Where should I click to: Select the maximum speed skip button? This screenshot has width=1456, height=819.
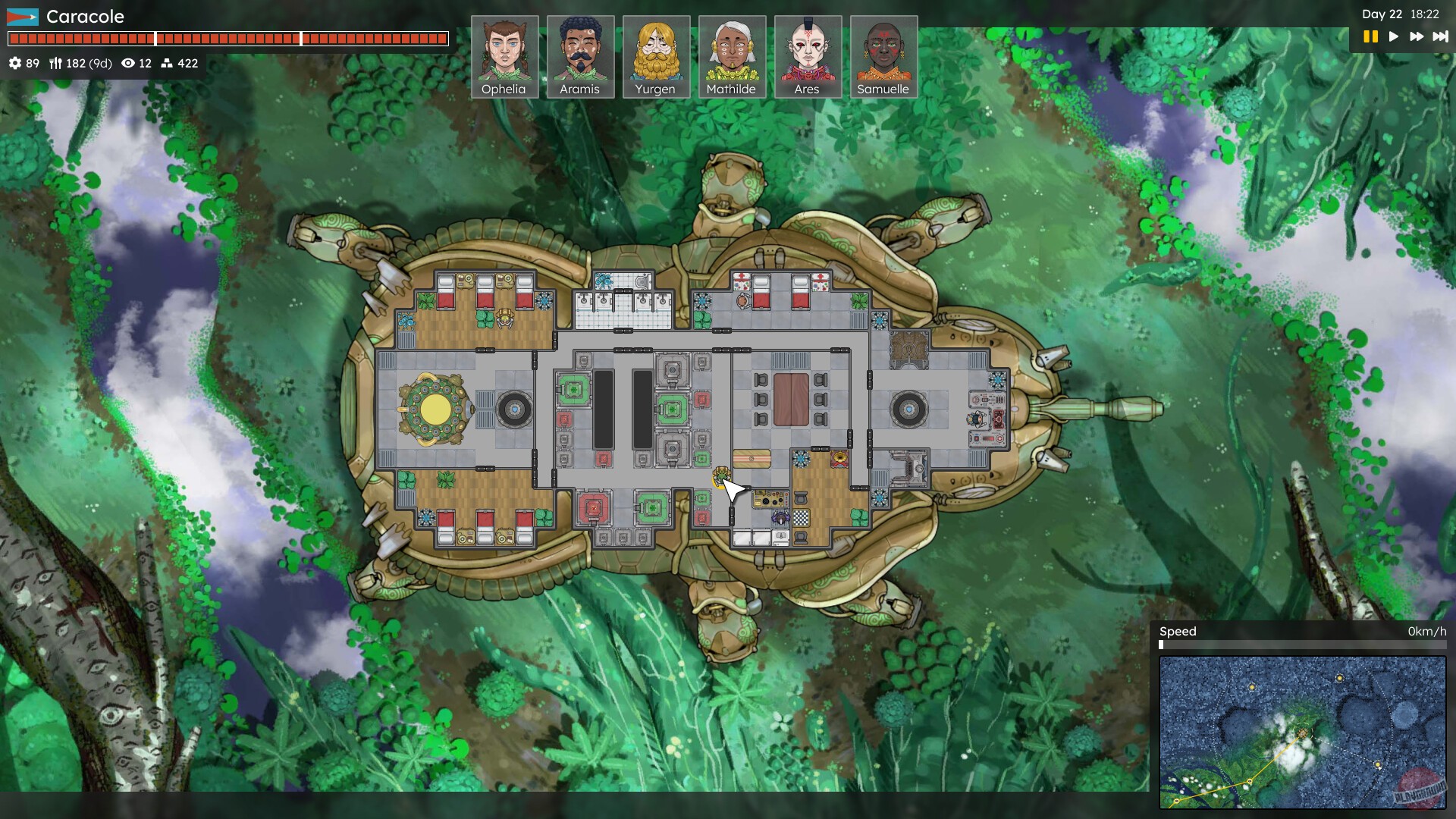click(1440, 35)
